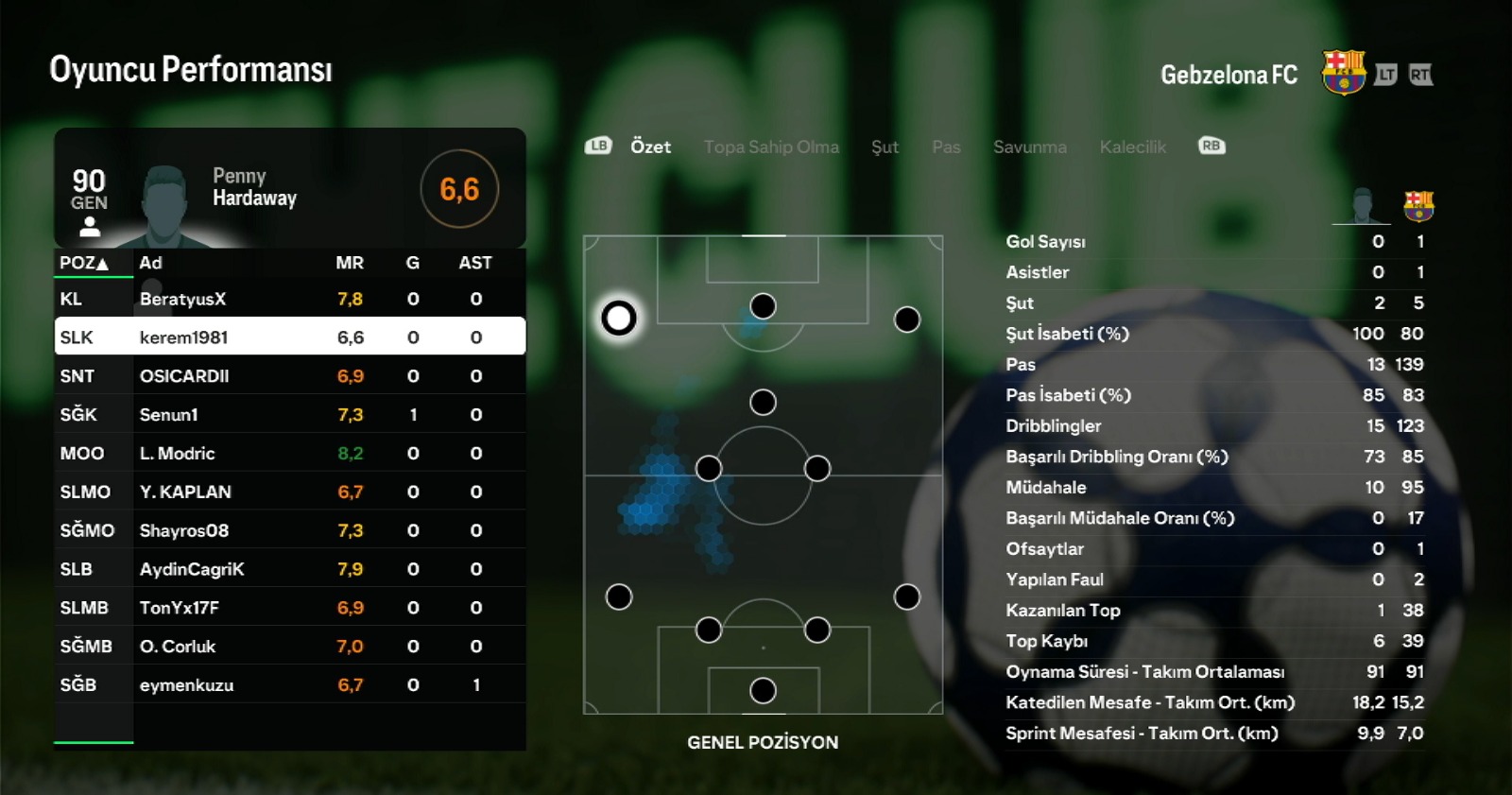The height and width of the screenshot is (795, 1512).
Task: Choose Y. KAPLAN from the list
Action: 289,492
